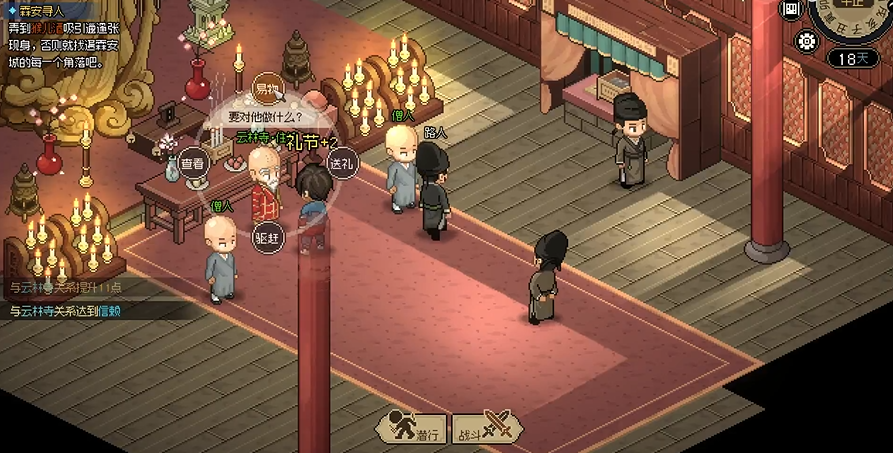Open settings via the gear icon
This screenshot has width=893, height=453.
(806, 41)
